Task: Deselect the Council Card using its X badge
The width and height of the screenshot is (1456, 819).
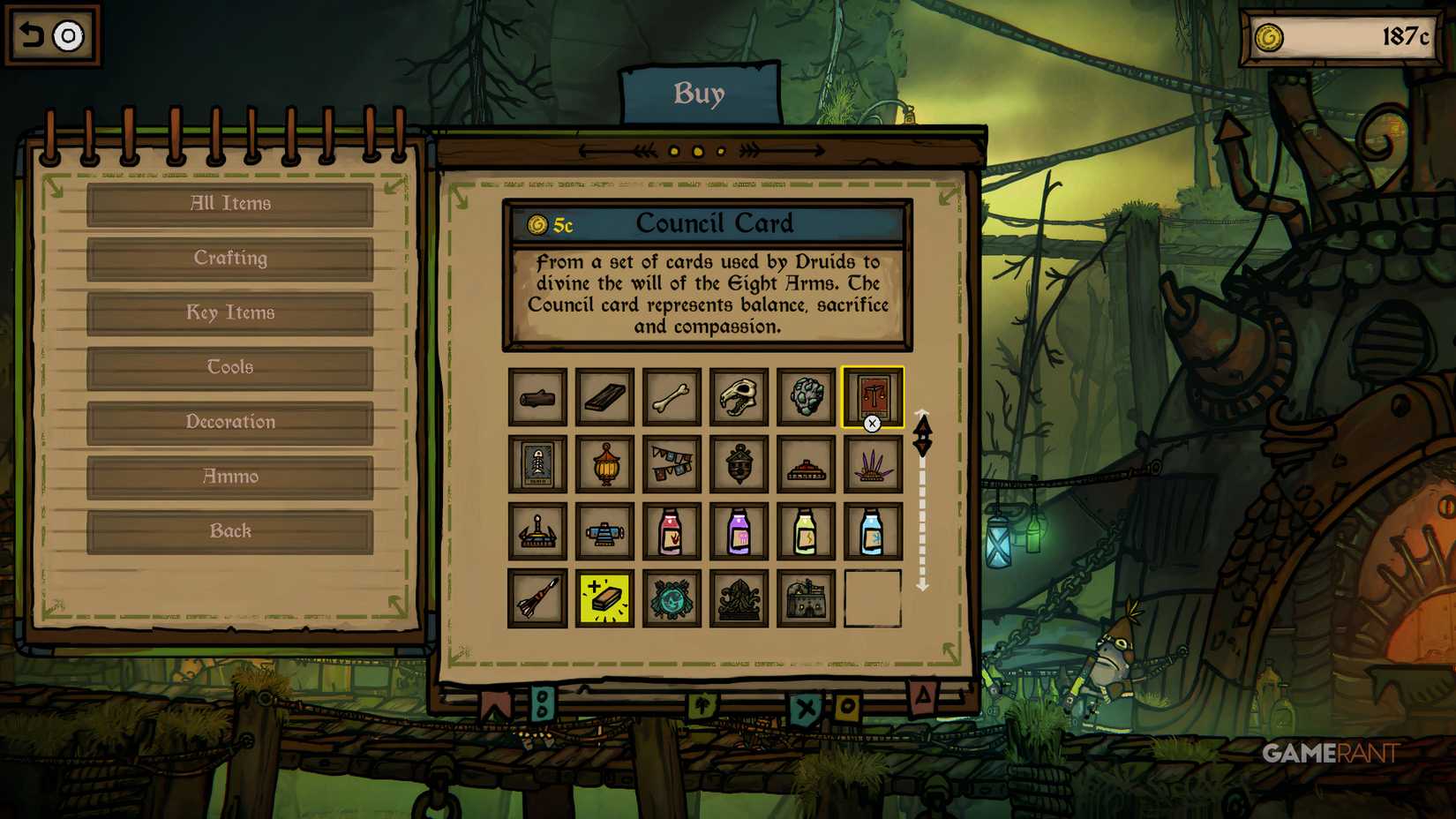Action: [x=873, y=424]
